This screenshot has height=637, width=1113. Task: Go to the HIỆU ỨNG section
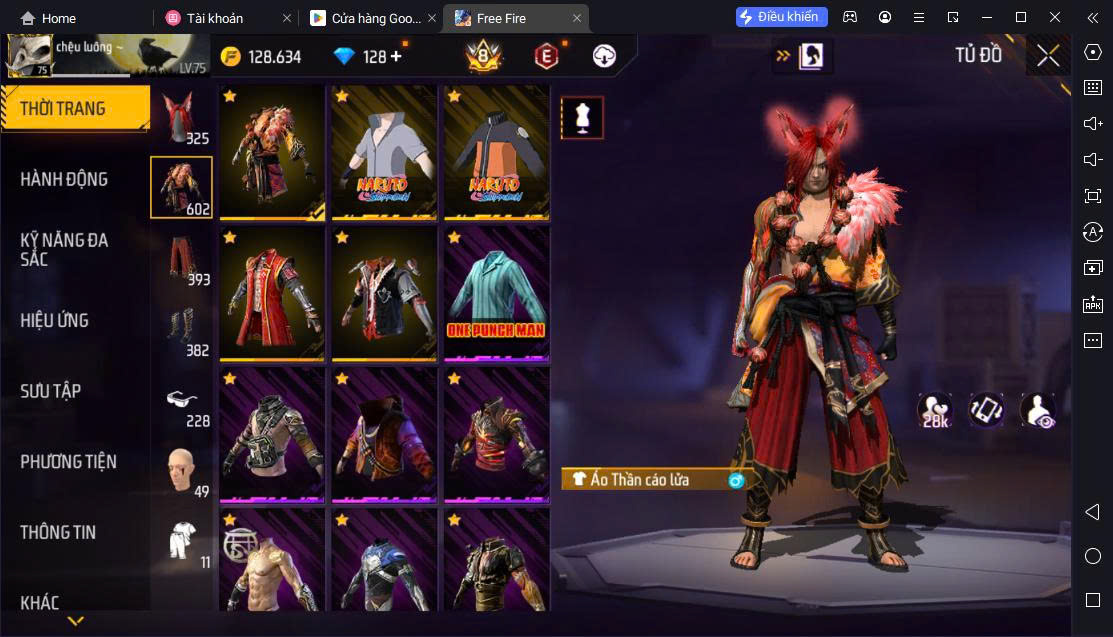click(55, 320)
